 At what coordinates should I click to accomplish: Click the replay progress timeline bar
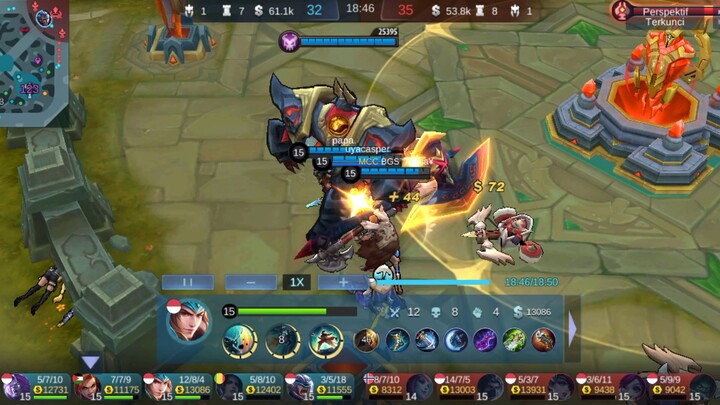(x=440, y=282)
